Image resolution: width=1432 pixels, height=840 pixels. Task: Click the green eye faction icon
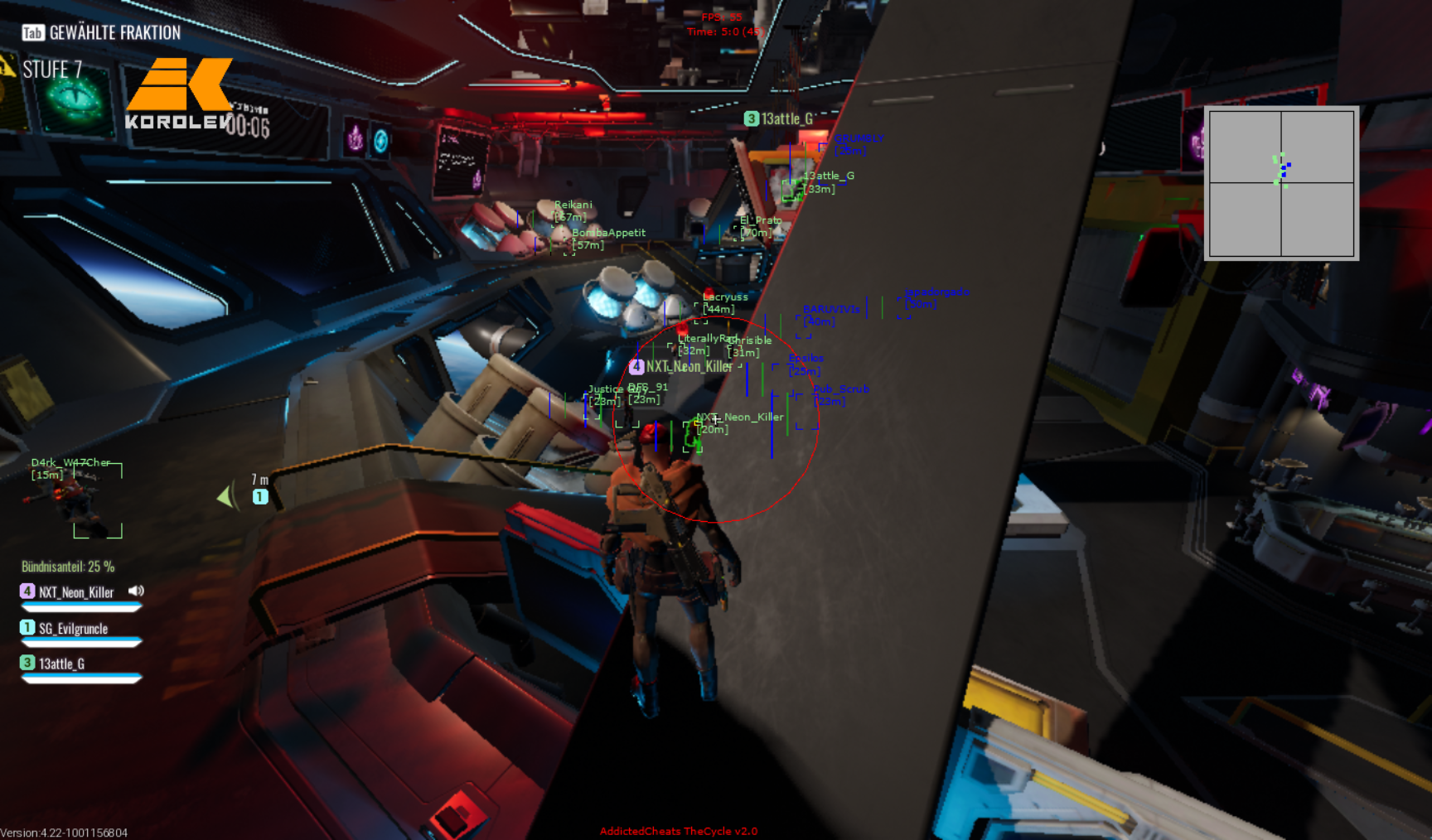pyautogui.click(x=75, y=100)
